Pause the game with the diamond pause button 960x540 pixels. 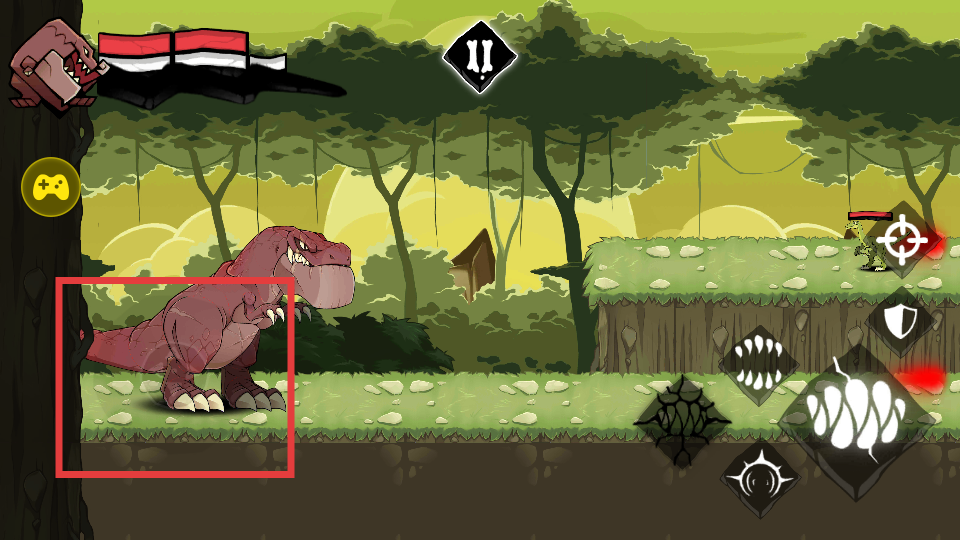point(480,57)
